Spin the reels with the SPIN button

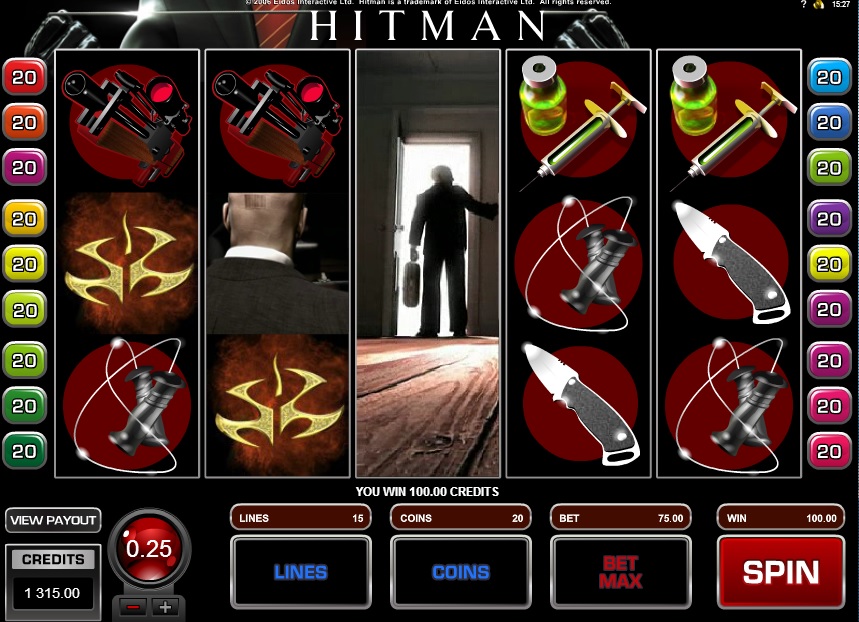point(780,572)
